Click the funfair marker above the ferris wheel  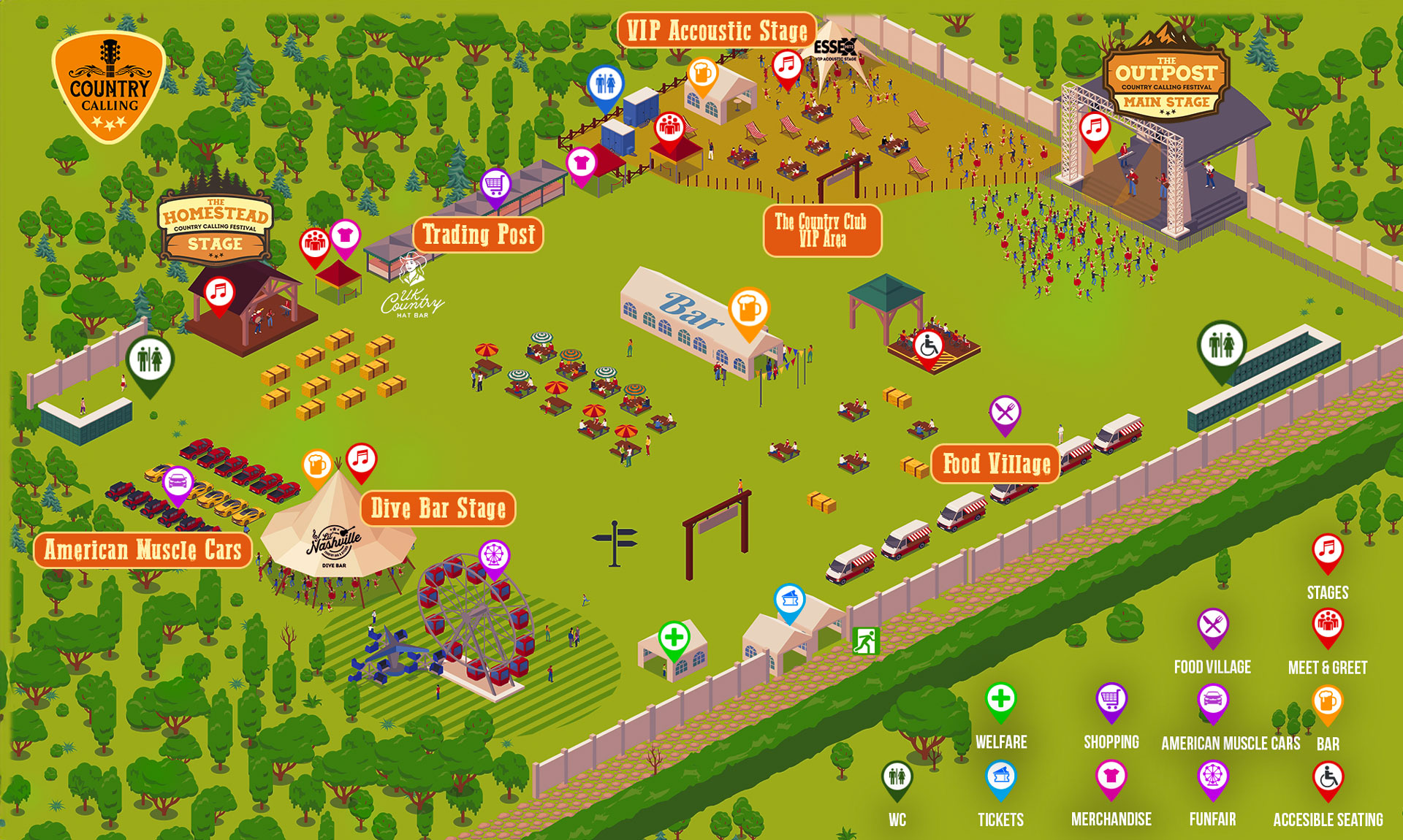click(x=494, y=557)
